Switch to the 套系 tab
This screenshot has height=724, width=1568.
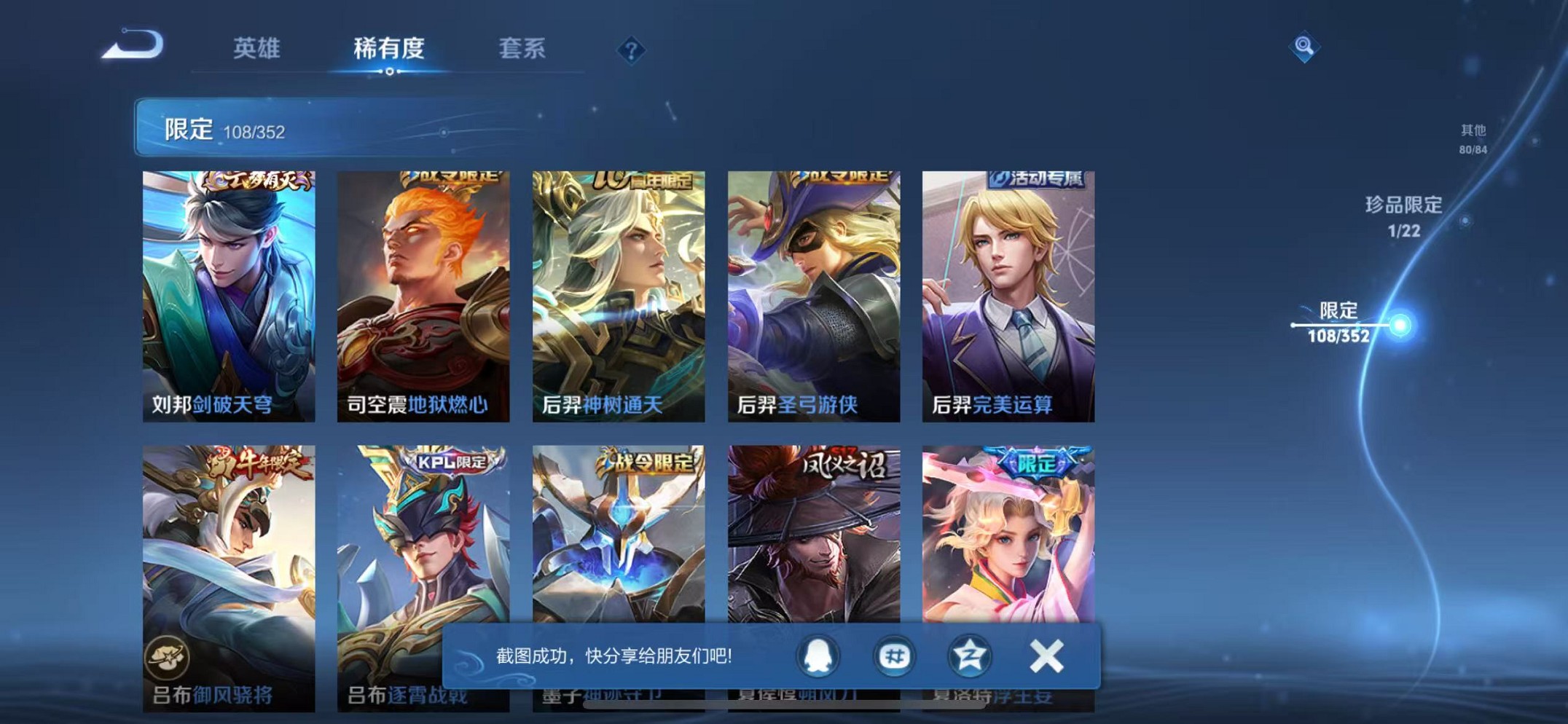click(522, 50)
